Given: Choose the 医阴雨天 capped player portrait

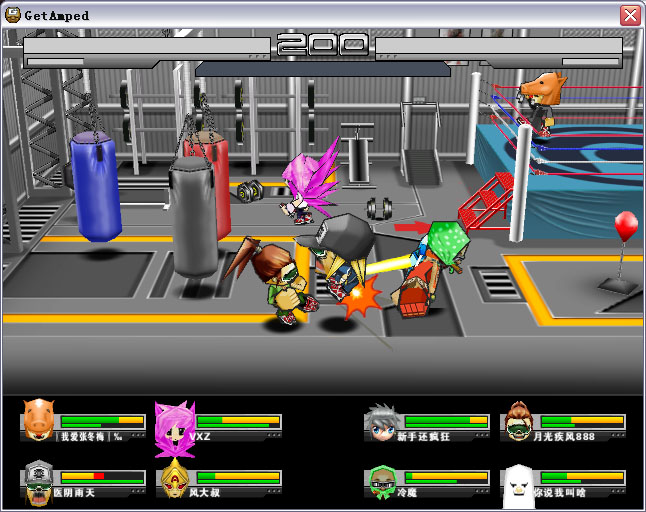Looking at the screenshot, I should (x=38, y=480).
